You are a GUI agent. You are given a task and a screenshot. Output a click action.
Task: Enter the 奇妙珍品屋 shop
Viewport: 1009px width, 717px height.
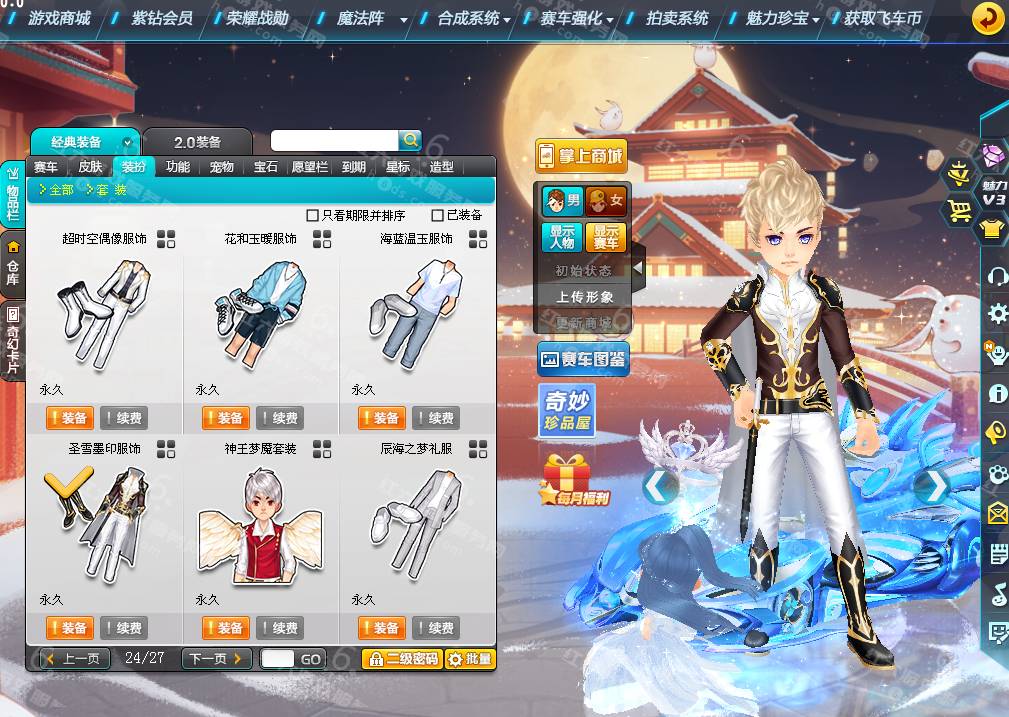pyautogui.click(x=567, y=411)
